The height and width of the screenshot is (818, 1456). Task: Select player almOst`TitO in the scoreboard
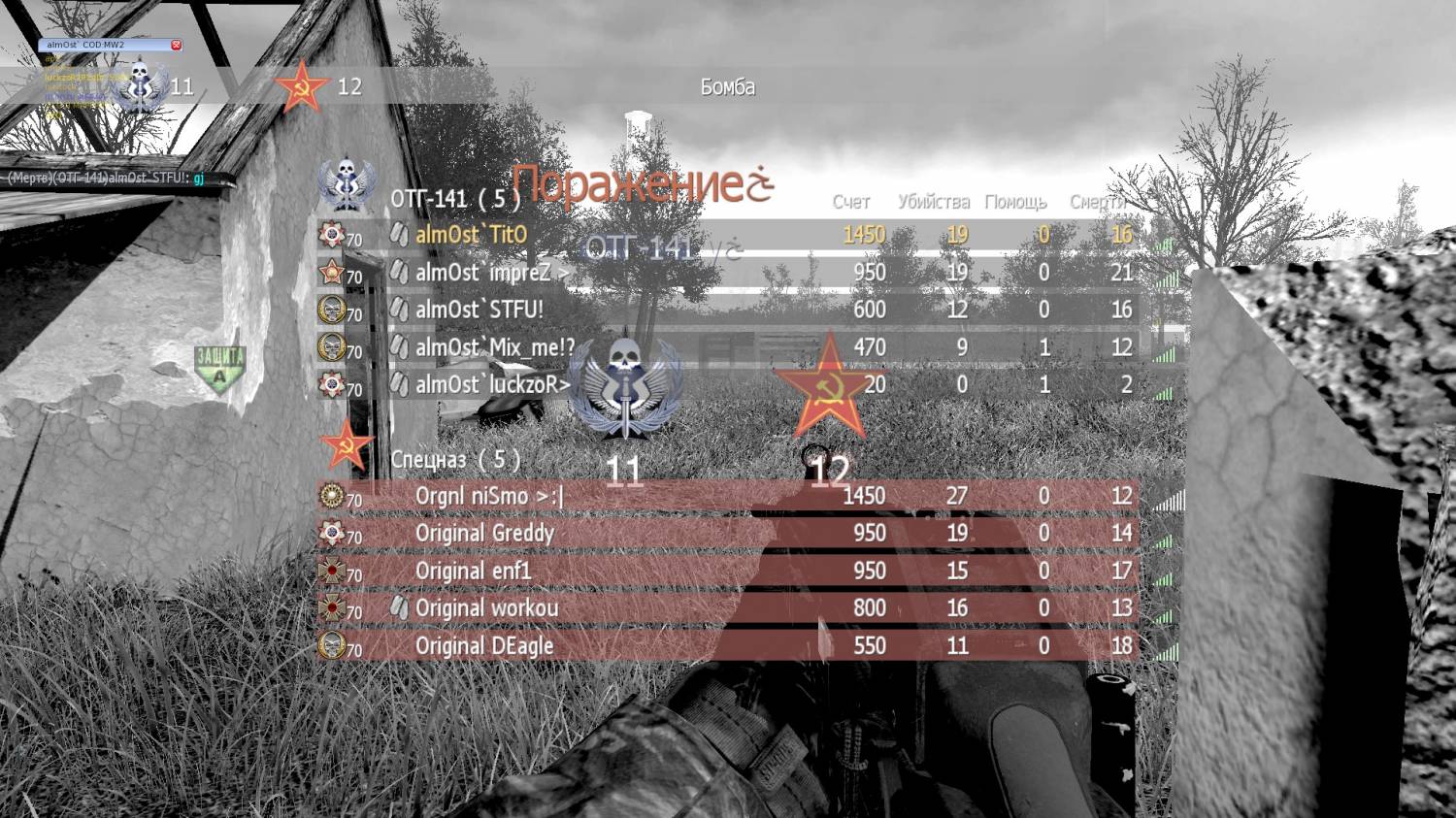pos(471,235)
